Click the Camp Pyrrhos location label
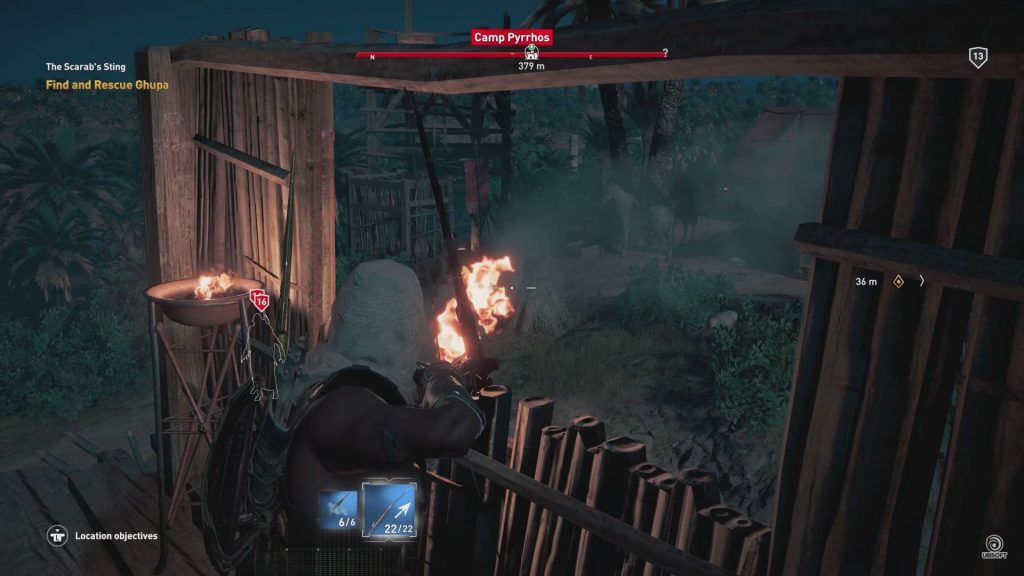 coord(512,38)
